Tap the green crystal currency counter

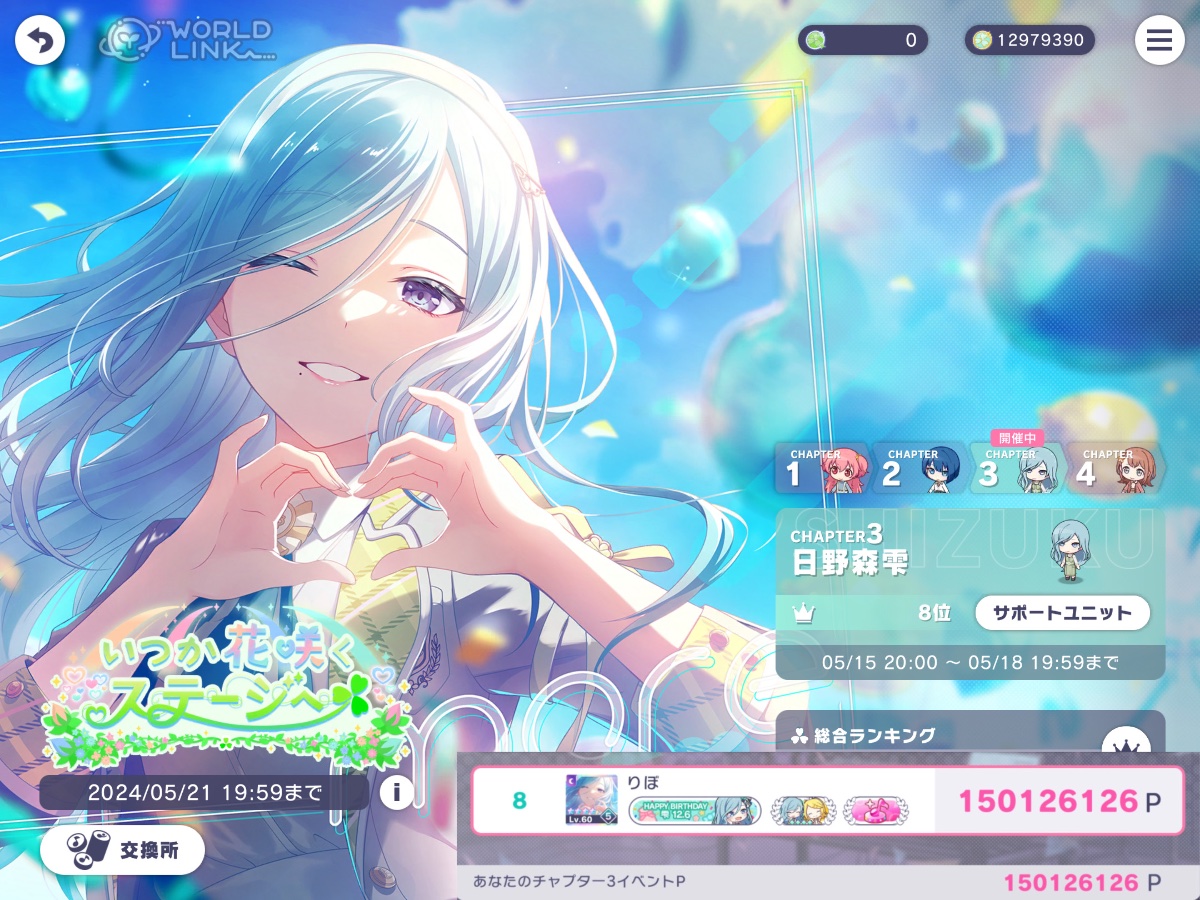tap(862, 40)
